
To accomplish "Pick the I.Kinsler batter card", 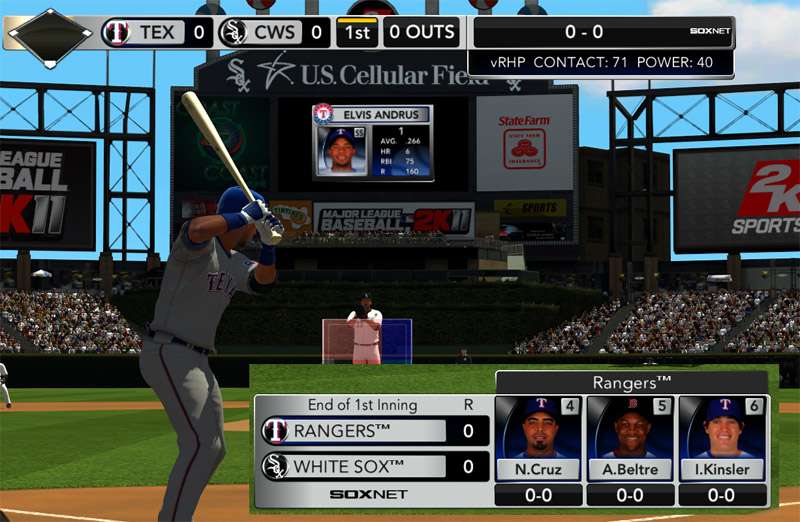I will tap(722, 439).
